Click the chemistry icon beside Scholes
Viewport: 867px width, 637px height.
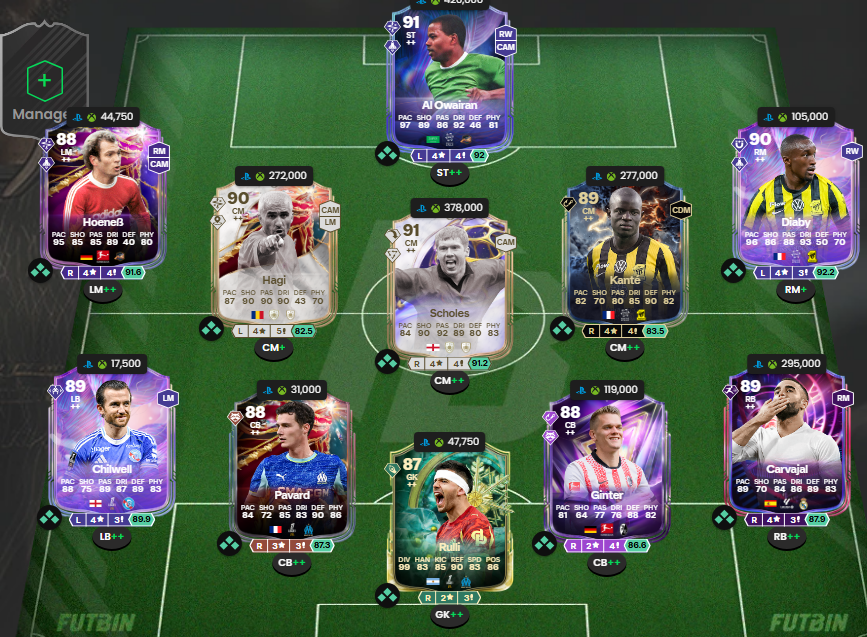[387, 361]
